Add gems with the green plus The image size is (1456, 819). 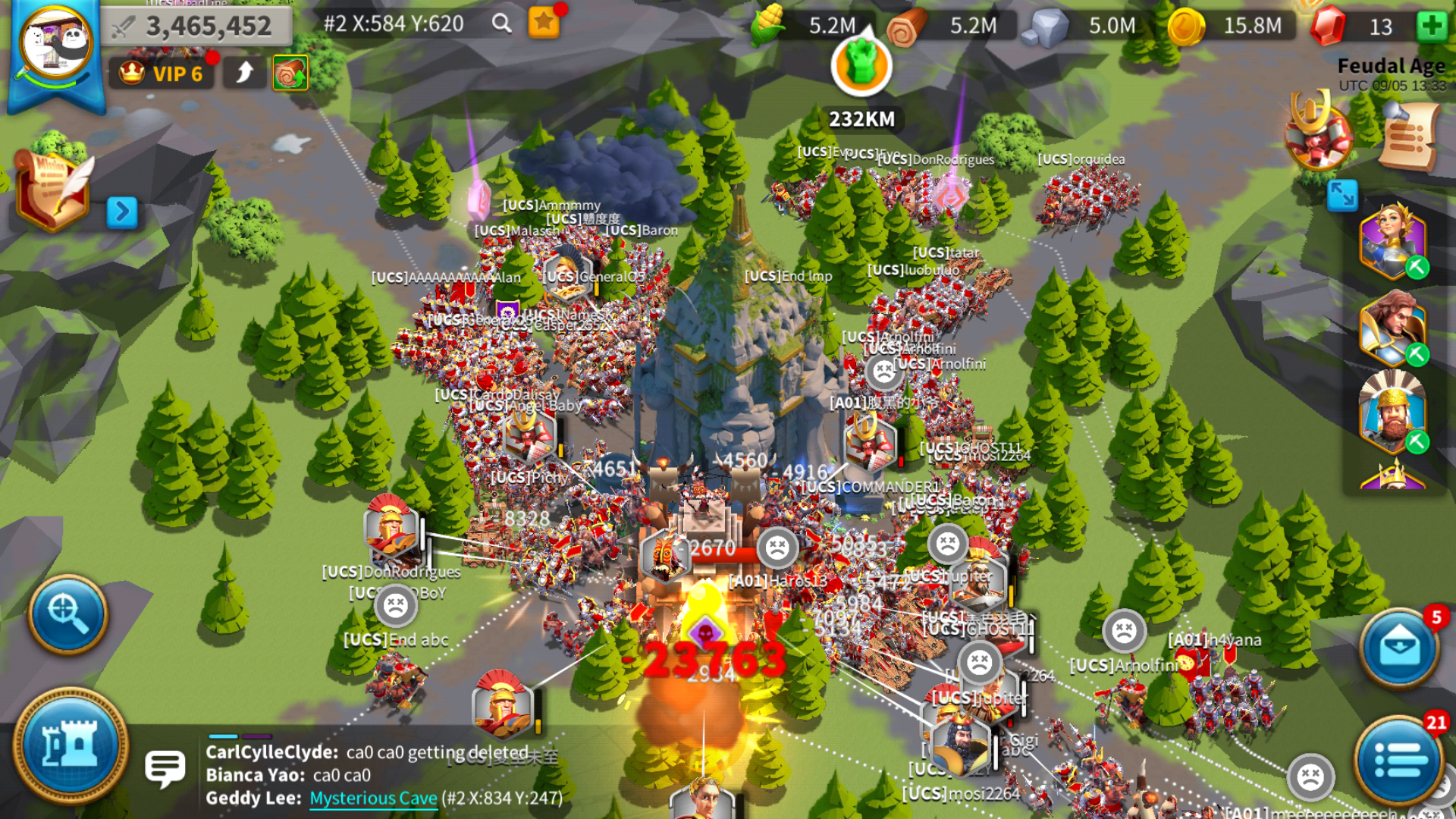pyautogui.click(x=1431, y=26)
